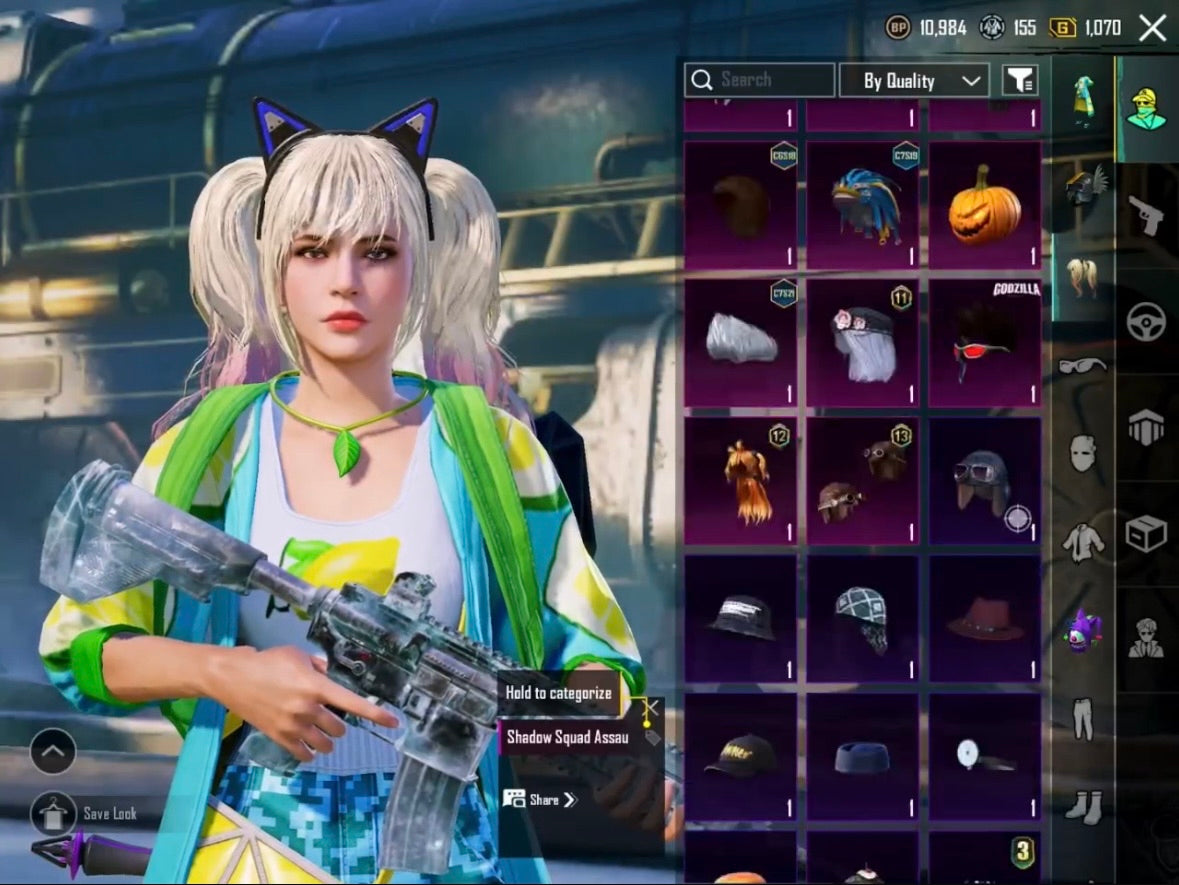This screenshot has width=1179, height=885.
Task: Pick the black bucket hat
Action: (740, 619)
